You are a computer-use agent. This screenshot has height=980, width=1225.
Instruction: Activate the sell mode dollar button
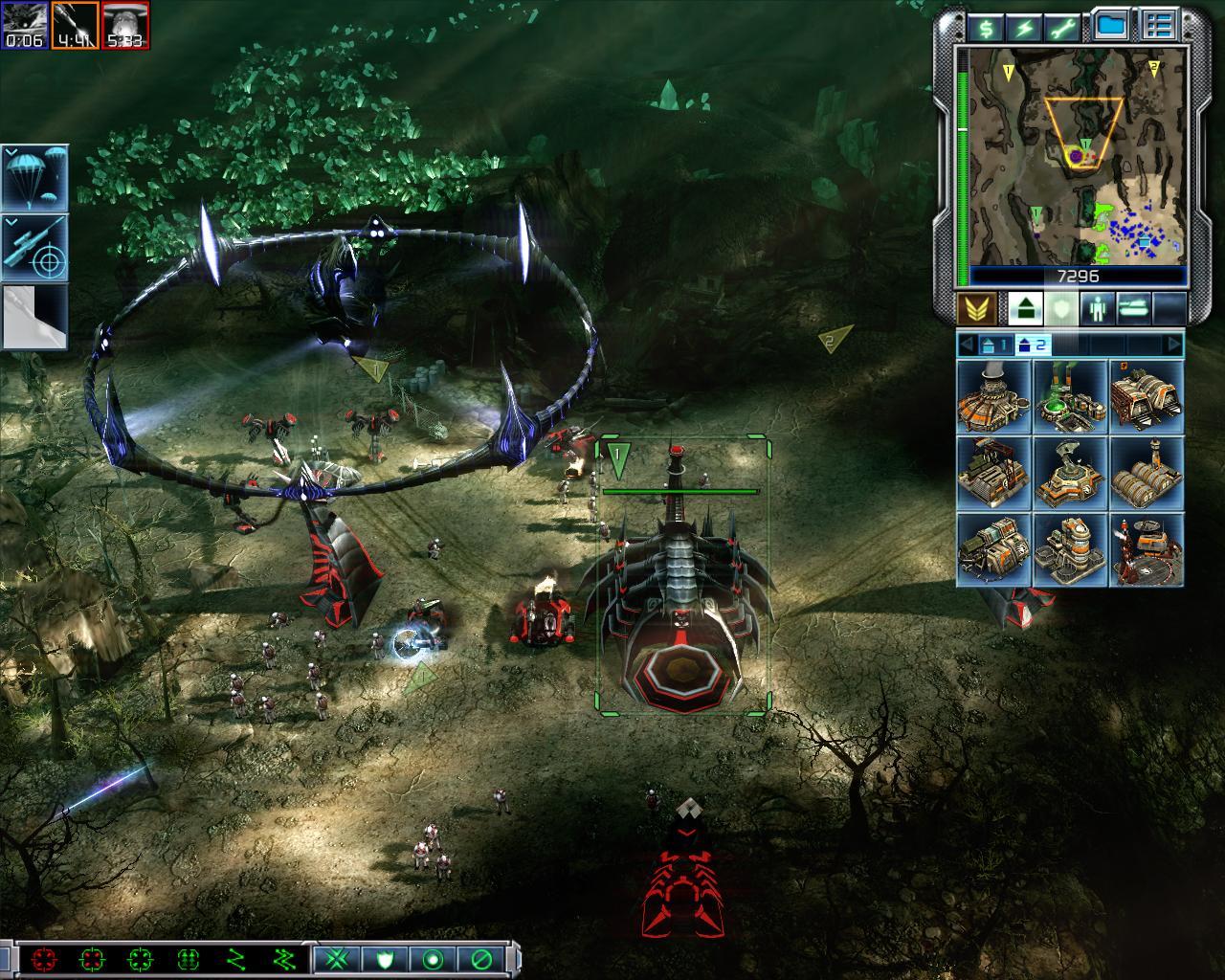(985, 26)
